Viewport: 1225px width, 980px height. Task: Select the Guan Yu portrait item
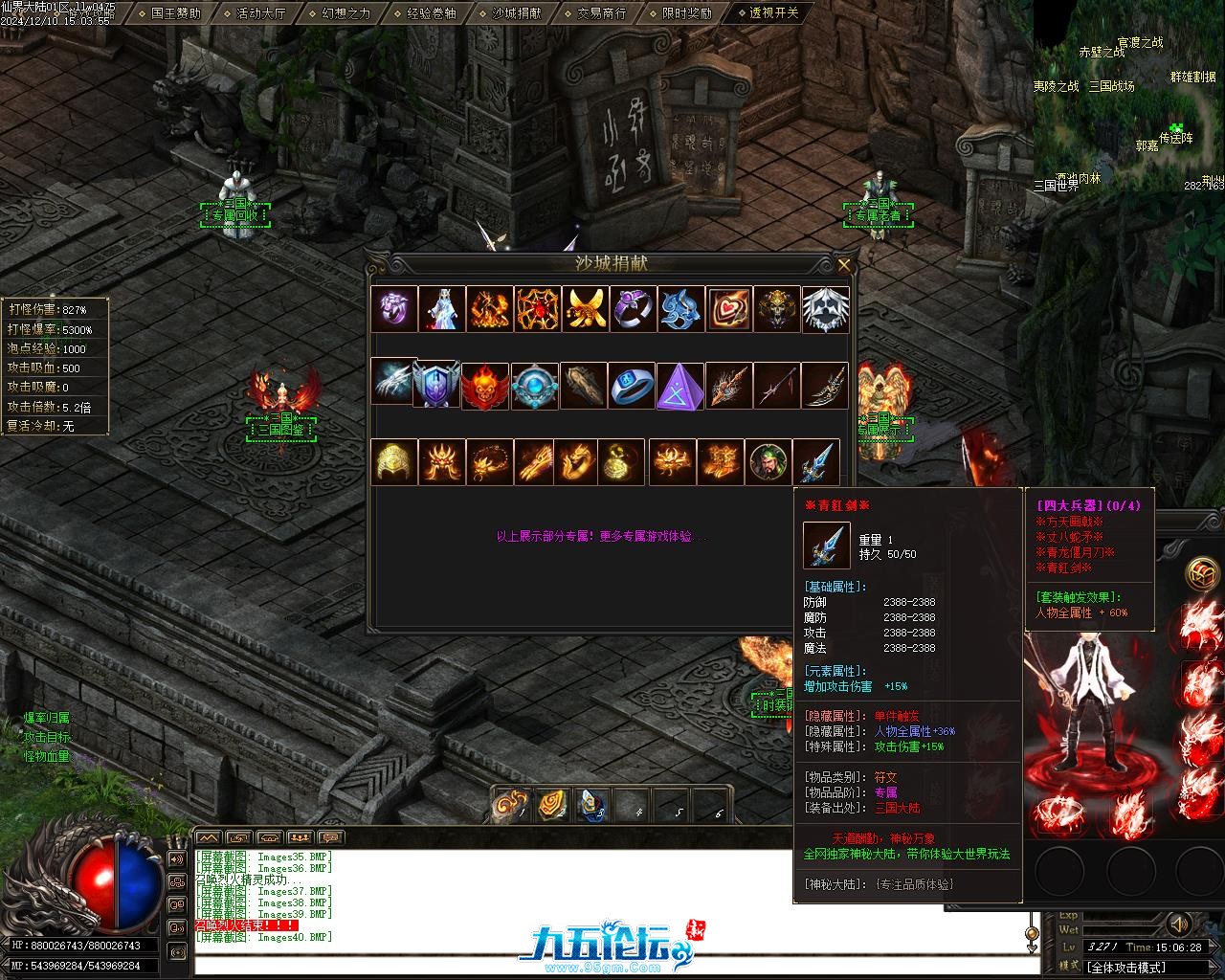769,462
